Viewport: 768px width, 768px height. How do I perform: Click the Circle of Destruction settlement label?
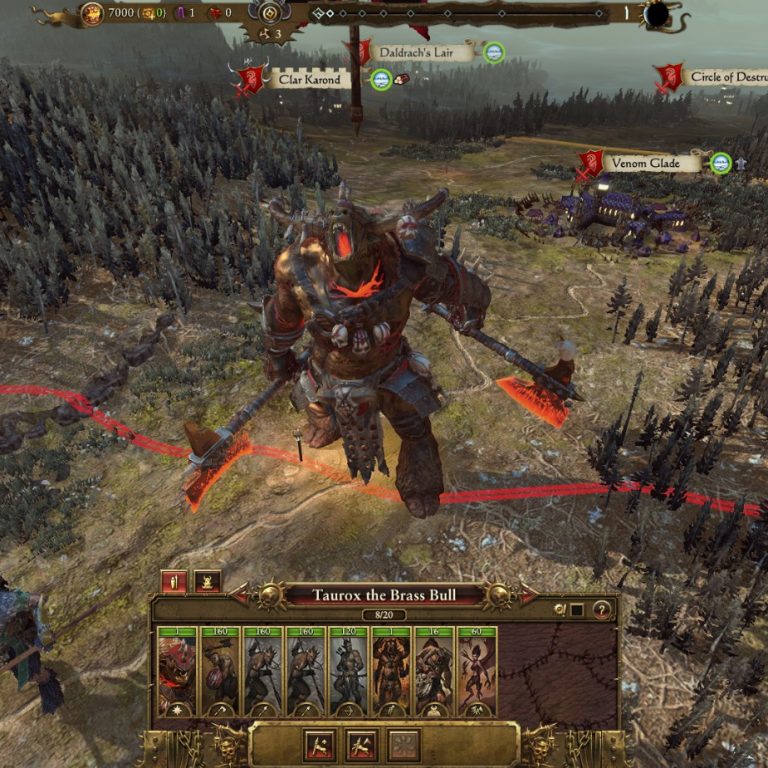727,77
